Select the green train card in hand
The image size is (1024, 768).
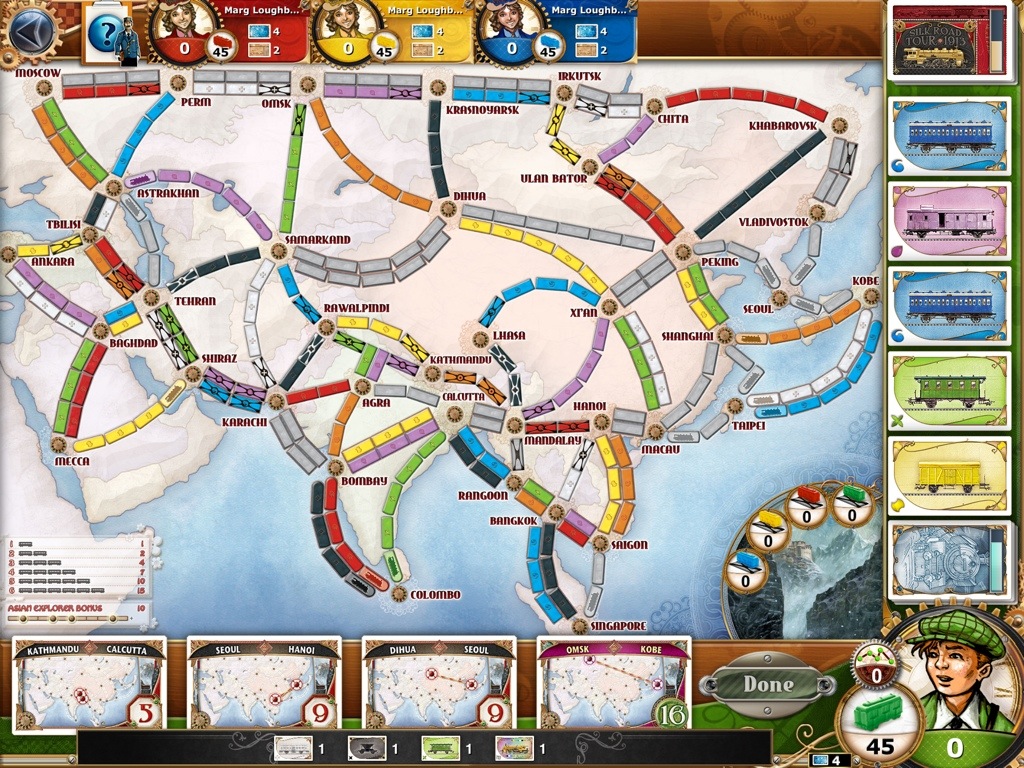click(439, 747)
